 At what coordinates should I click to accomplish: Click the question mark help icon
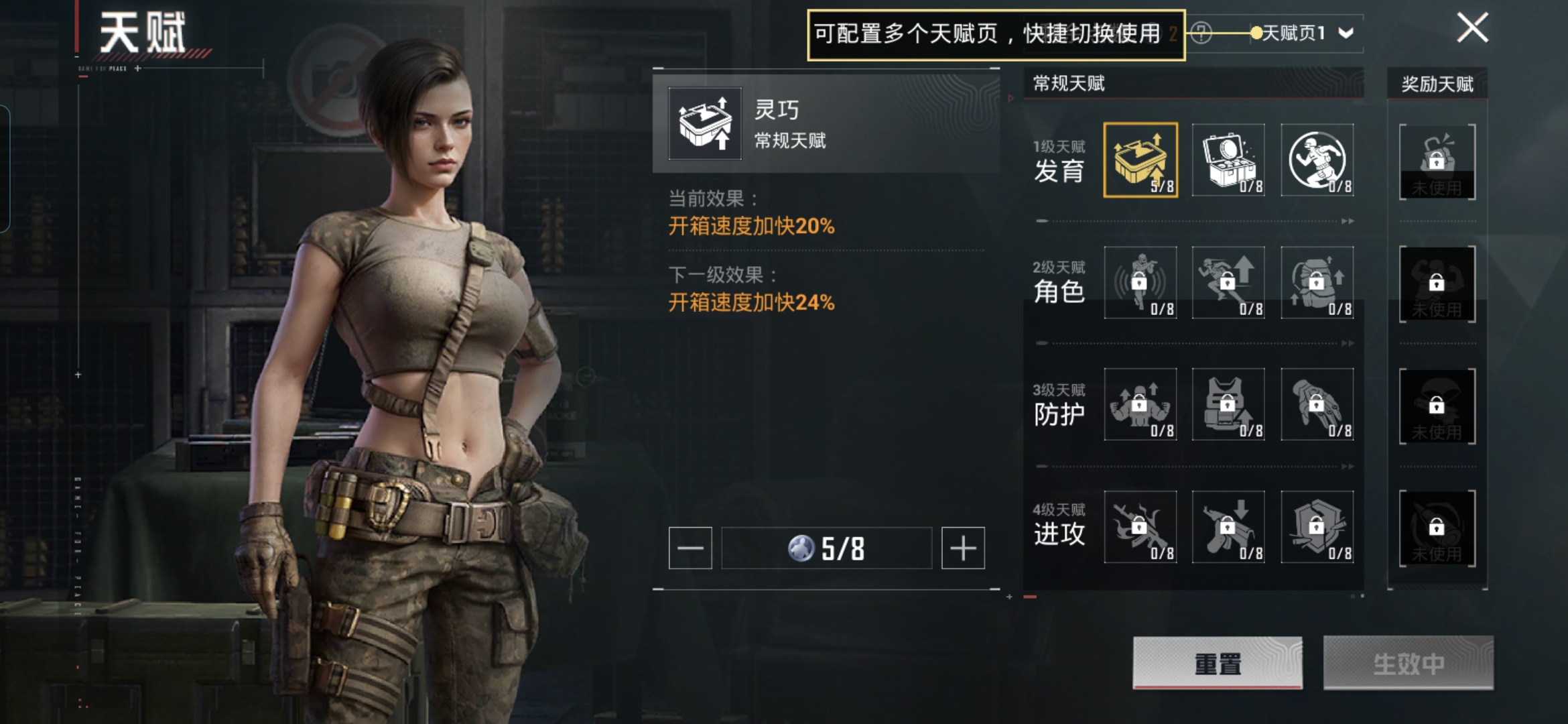click(x=1201, y=33)
